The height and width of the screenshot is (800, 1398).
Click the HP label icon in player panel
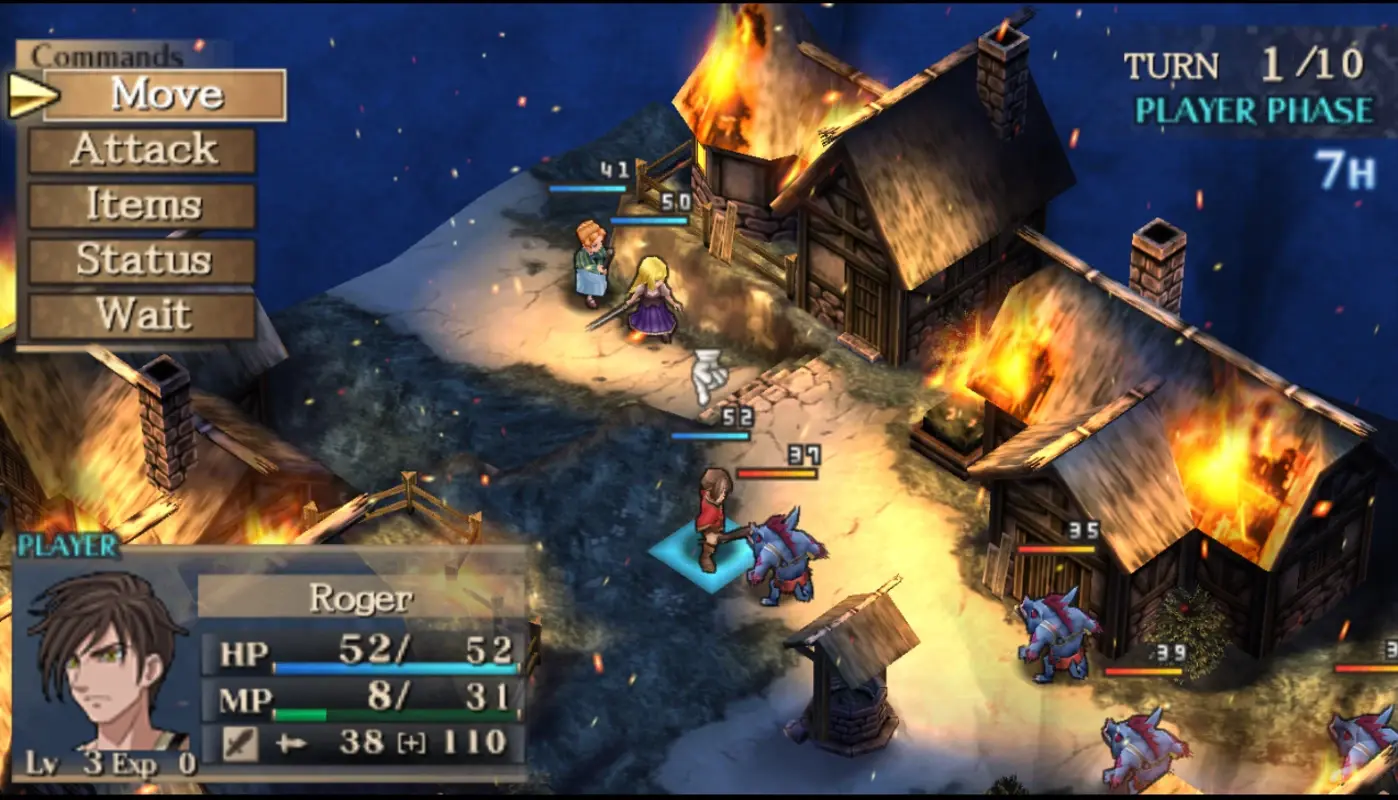242,650
